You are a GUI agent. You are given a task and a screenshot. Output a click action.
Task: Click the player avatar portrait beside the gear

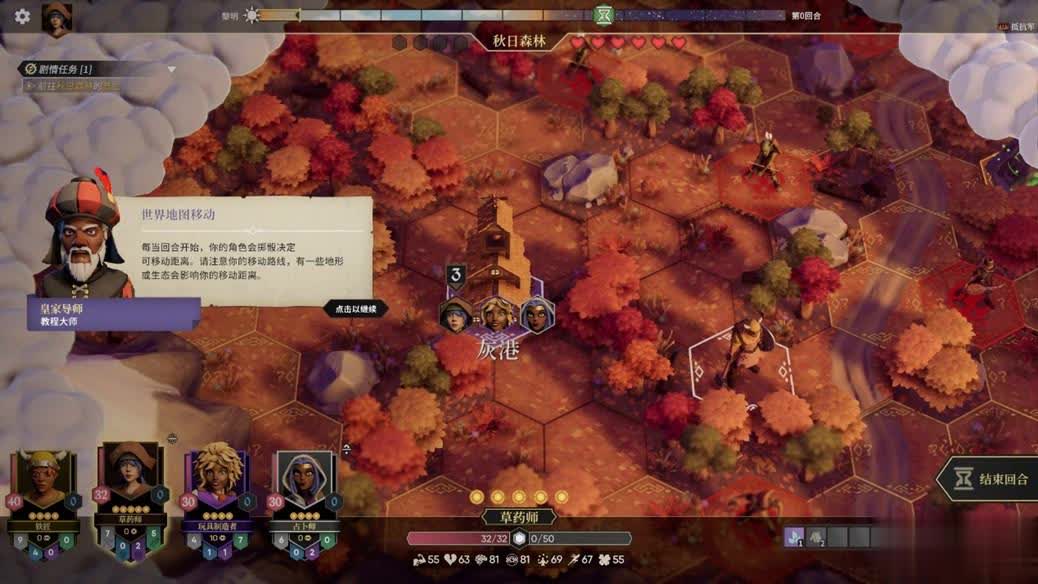coord(56,18)
